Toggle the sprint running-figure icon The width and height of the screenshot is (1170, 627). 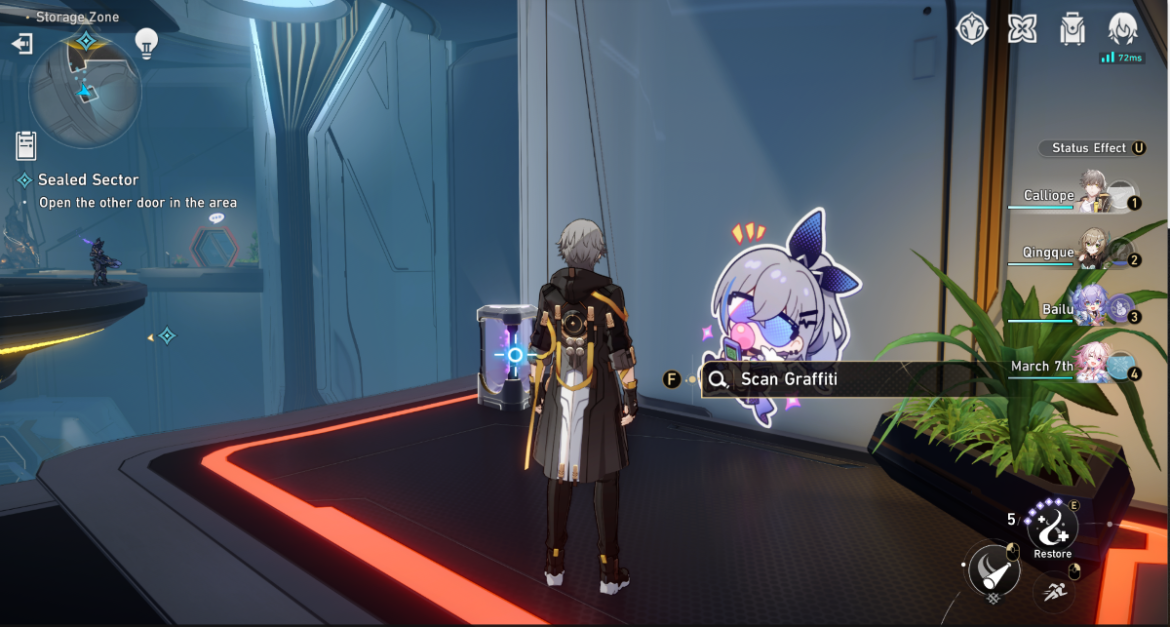(1054, 591)
